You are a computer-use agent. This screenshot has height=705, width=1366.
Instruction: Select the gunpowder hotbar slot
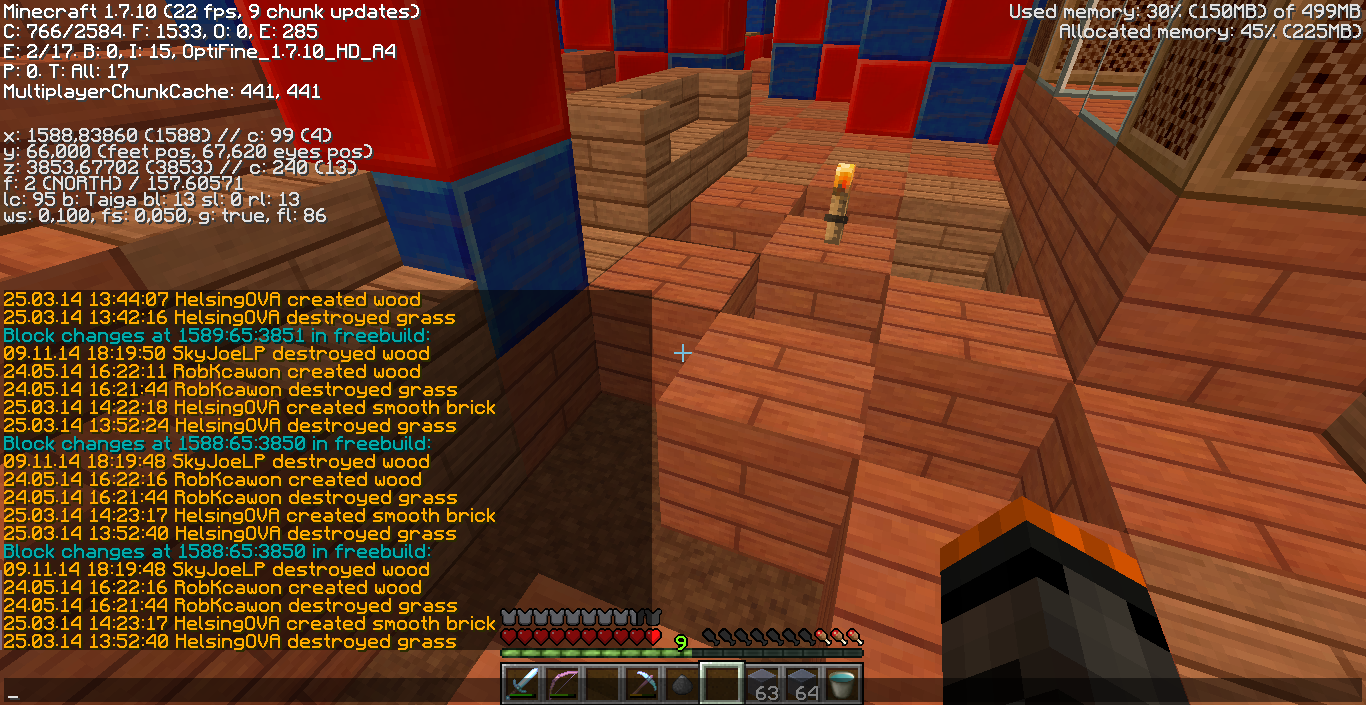point(682,685)
